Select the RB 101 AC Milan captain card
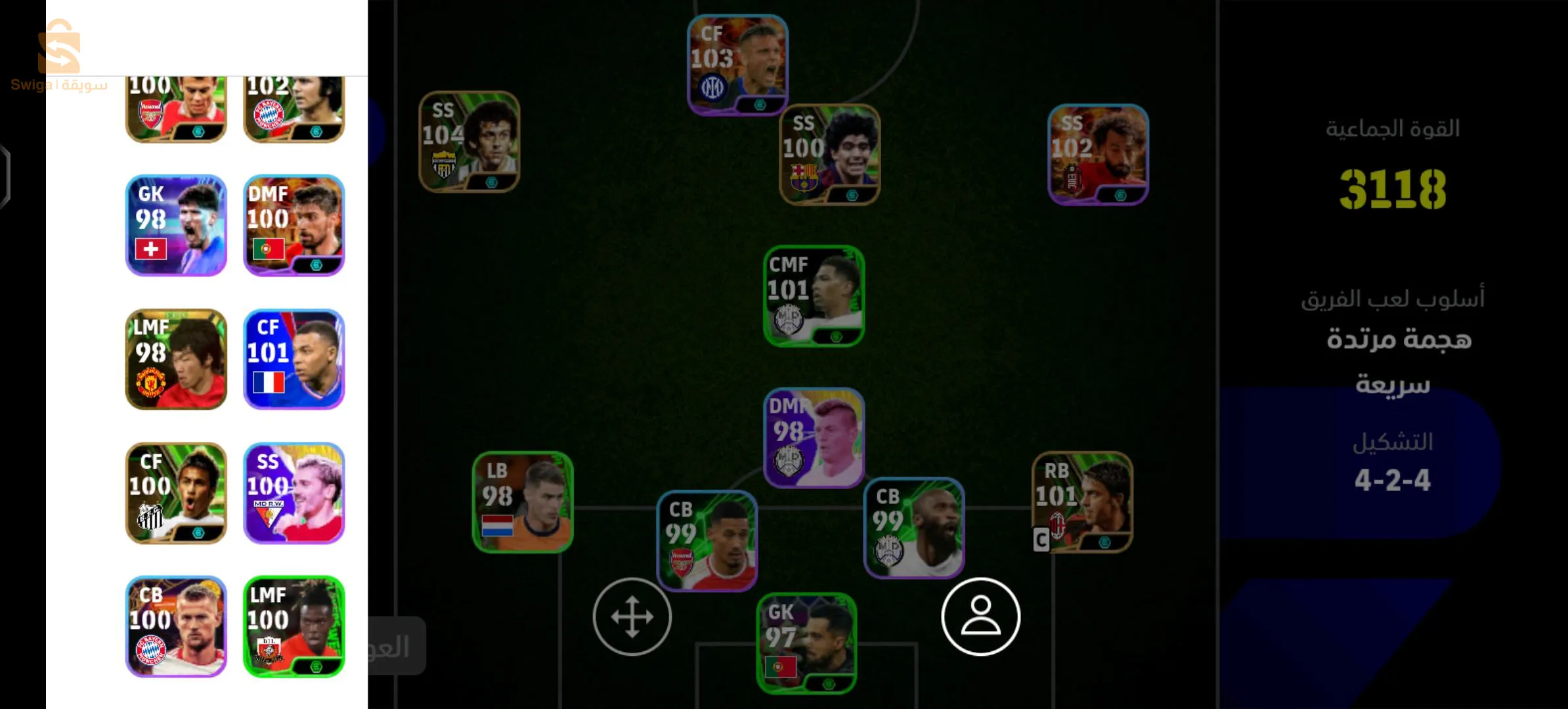 1082,502
